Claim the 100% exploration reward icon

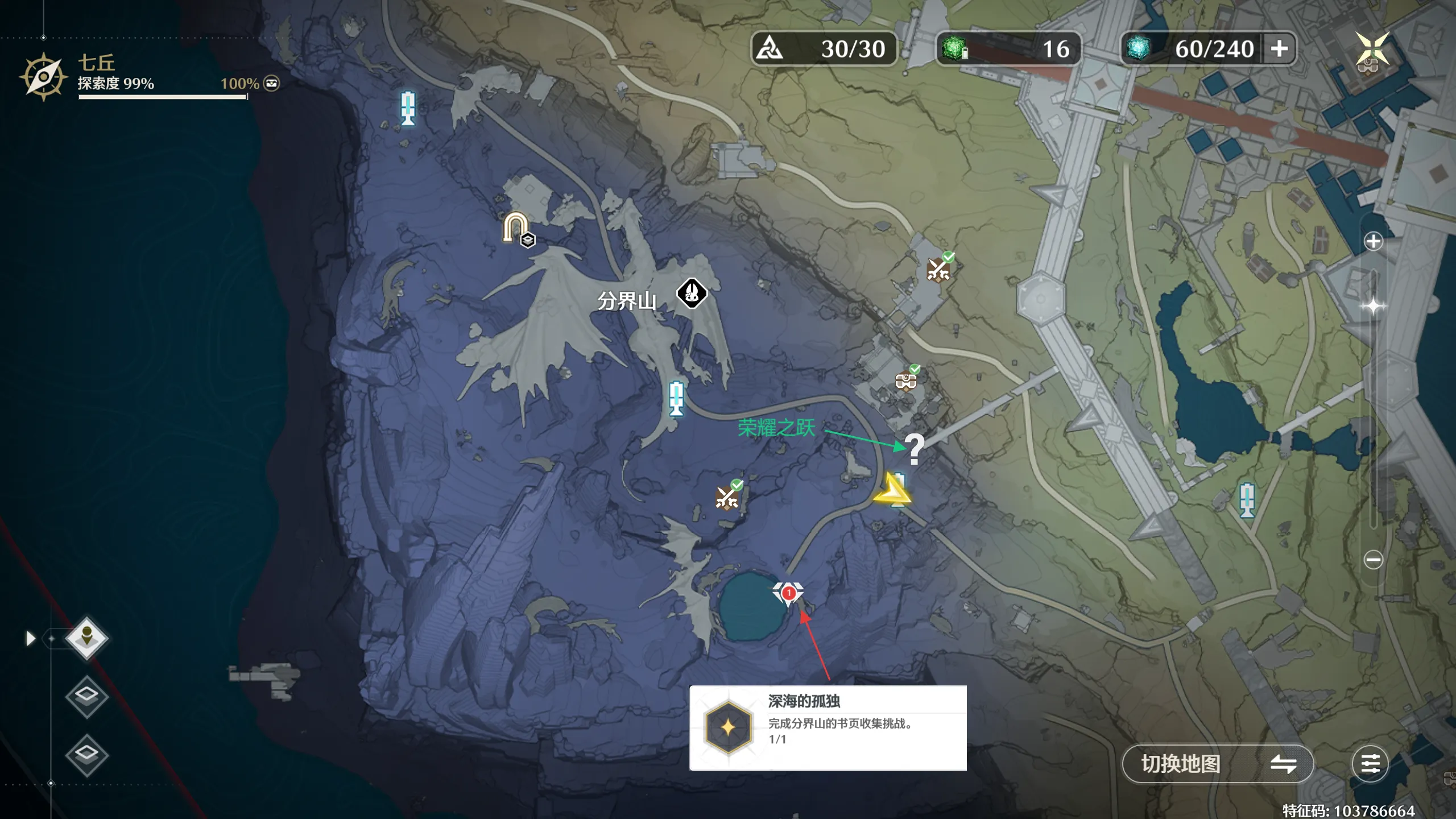[x=272, y=84]
